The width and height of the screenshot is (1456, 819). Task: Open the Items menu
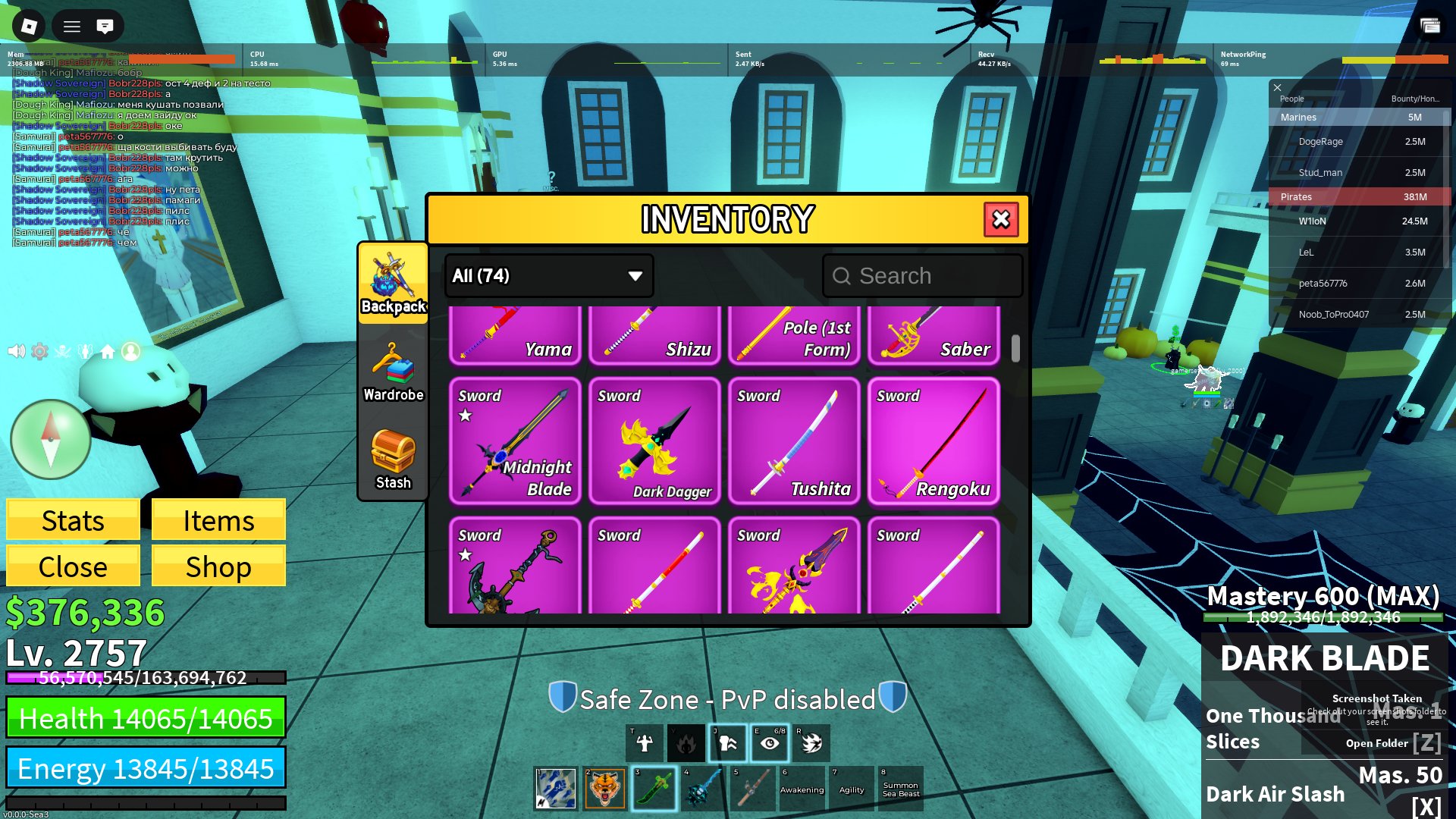tap(218, 520)
